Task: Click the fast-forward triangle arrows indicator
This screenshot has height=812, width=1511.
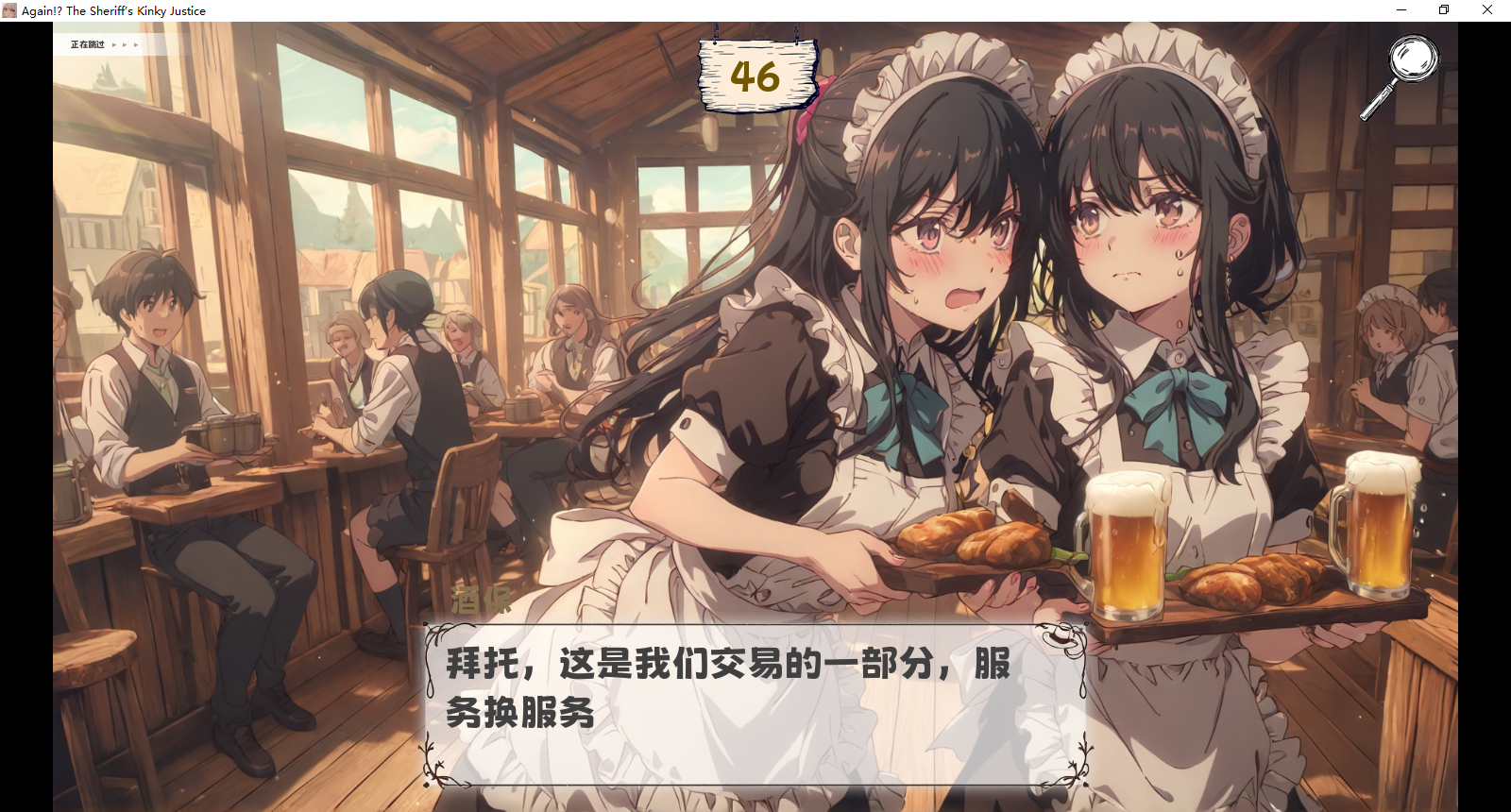Action: (x=126, y=43)
